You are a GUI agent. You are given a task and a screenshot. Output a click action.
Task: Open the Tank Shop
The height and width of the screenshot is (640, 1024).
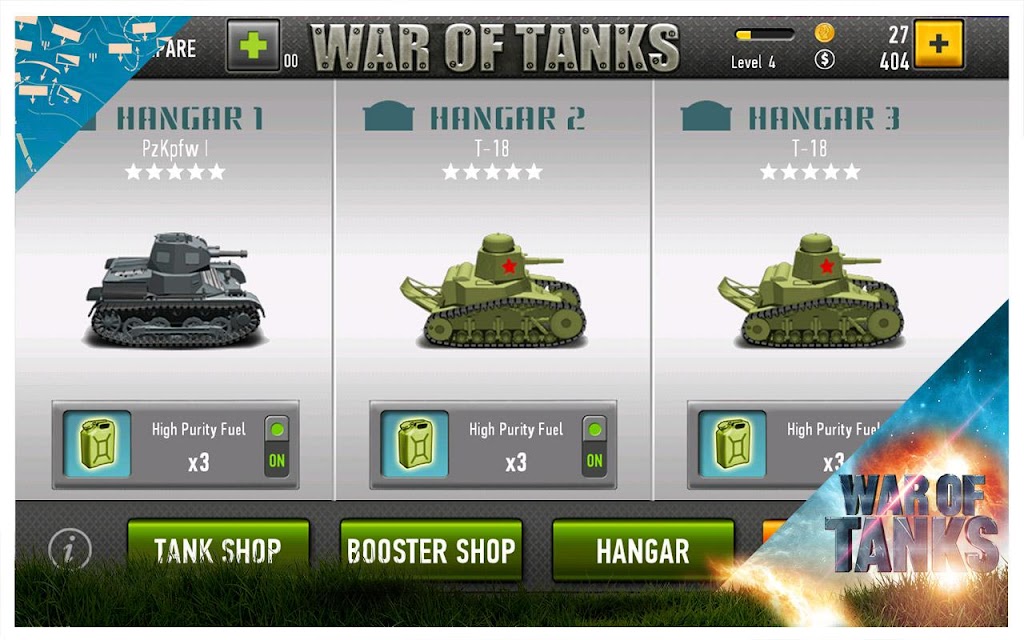point(218,549)
